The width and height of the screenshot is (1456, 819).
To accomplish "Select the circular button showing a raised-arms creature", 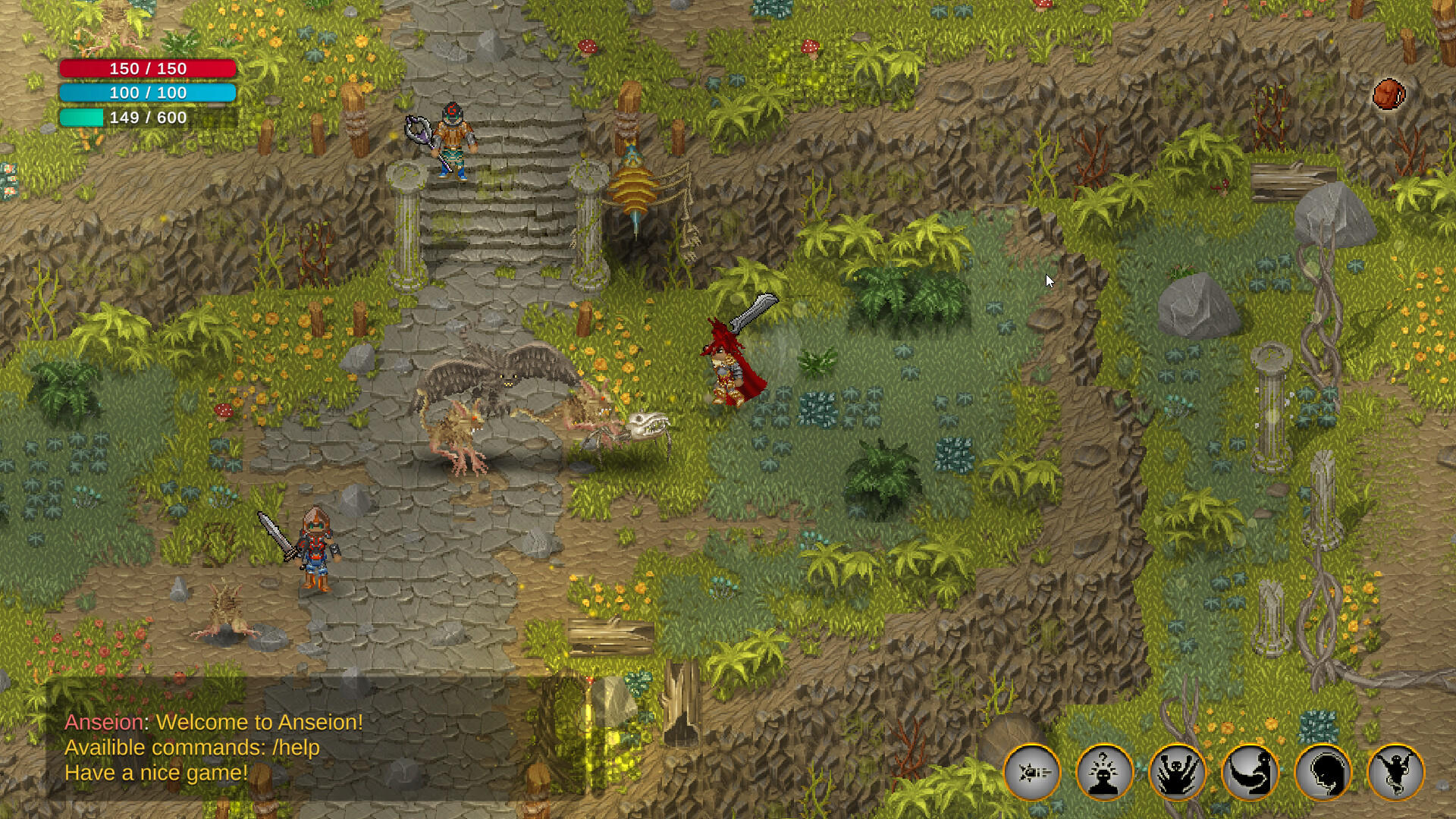I will click(x=1175, y=771).
